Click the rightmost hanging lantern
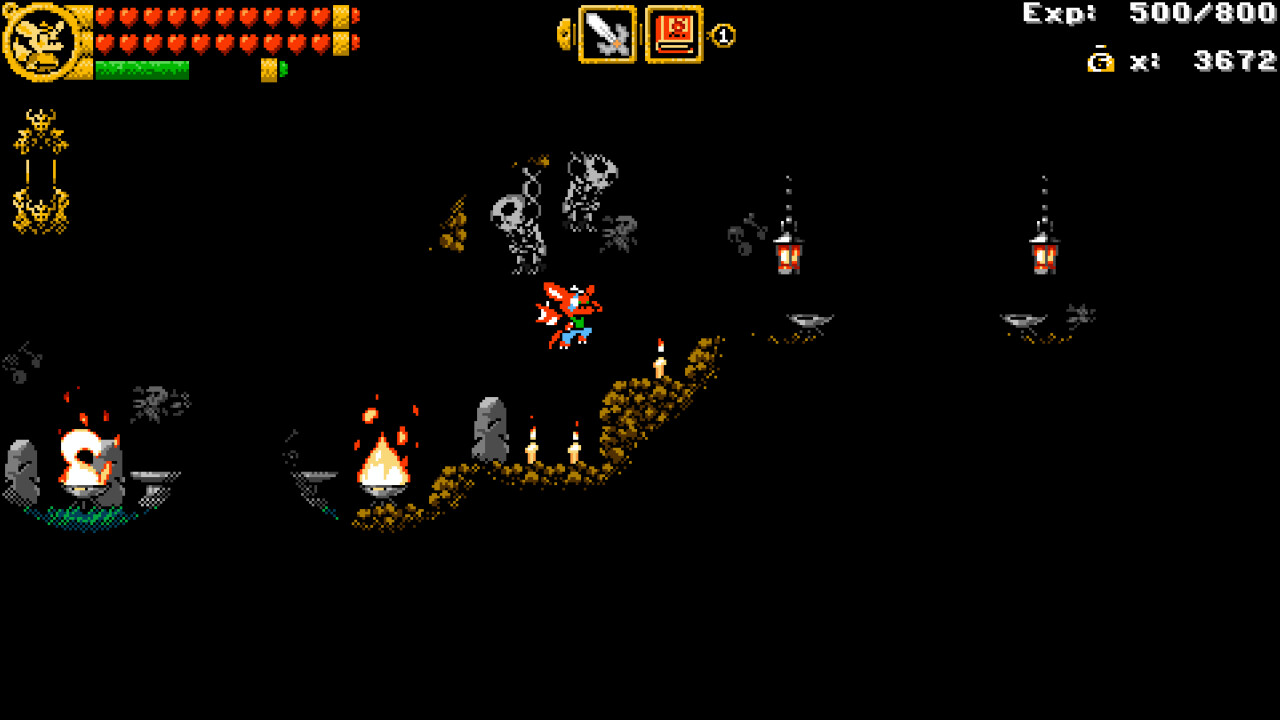 1043,255
